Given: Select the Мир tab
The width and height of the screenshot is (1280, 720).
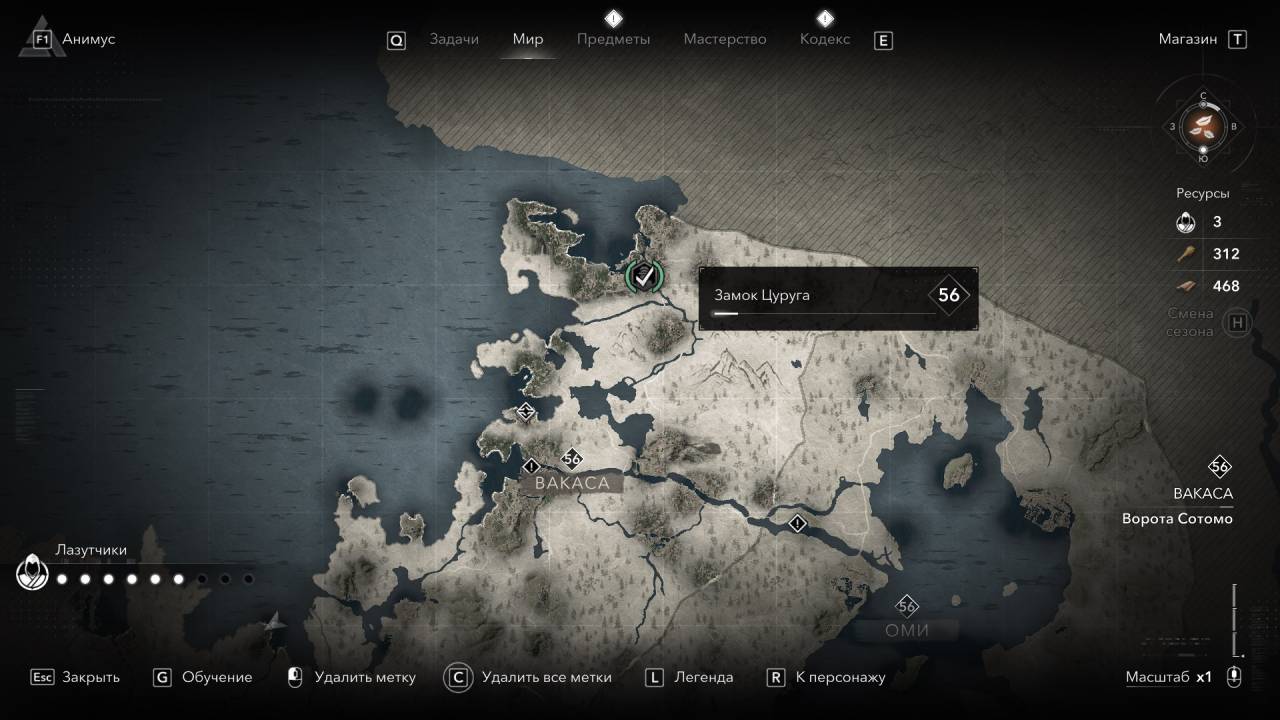Looking at the screenshot, I should (x=527, y=39).
